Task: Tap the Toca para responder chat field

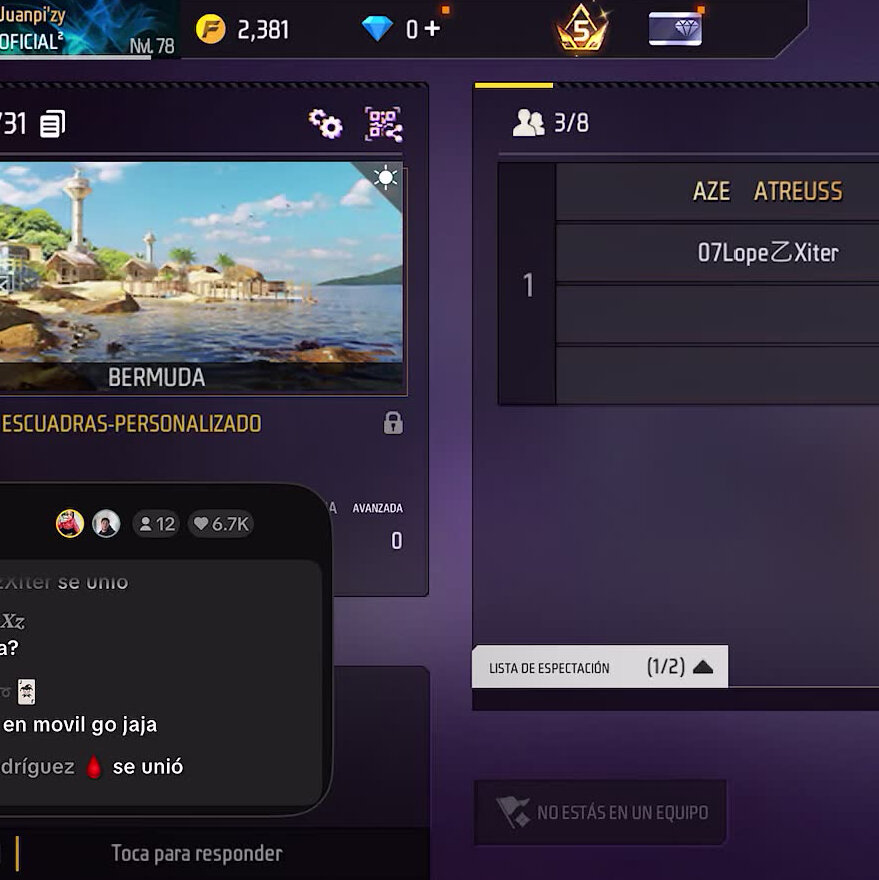Action: tap(196, 853)
